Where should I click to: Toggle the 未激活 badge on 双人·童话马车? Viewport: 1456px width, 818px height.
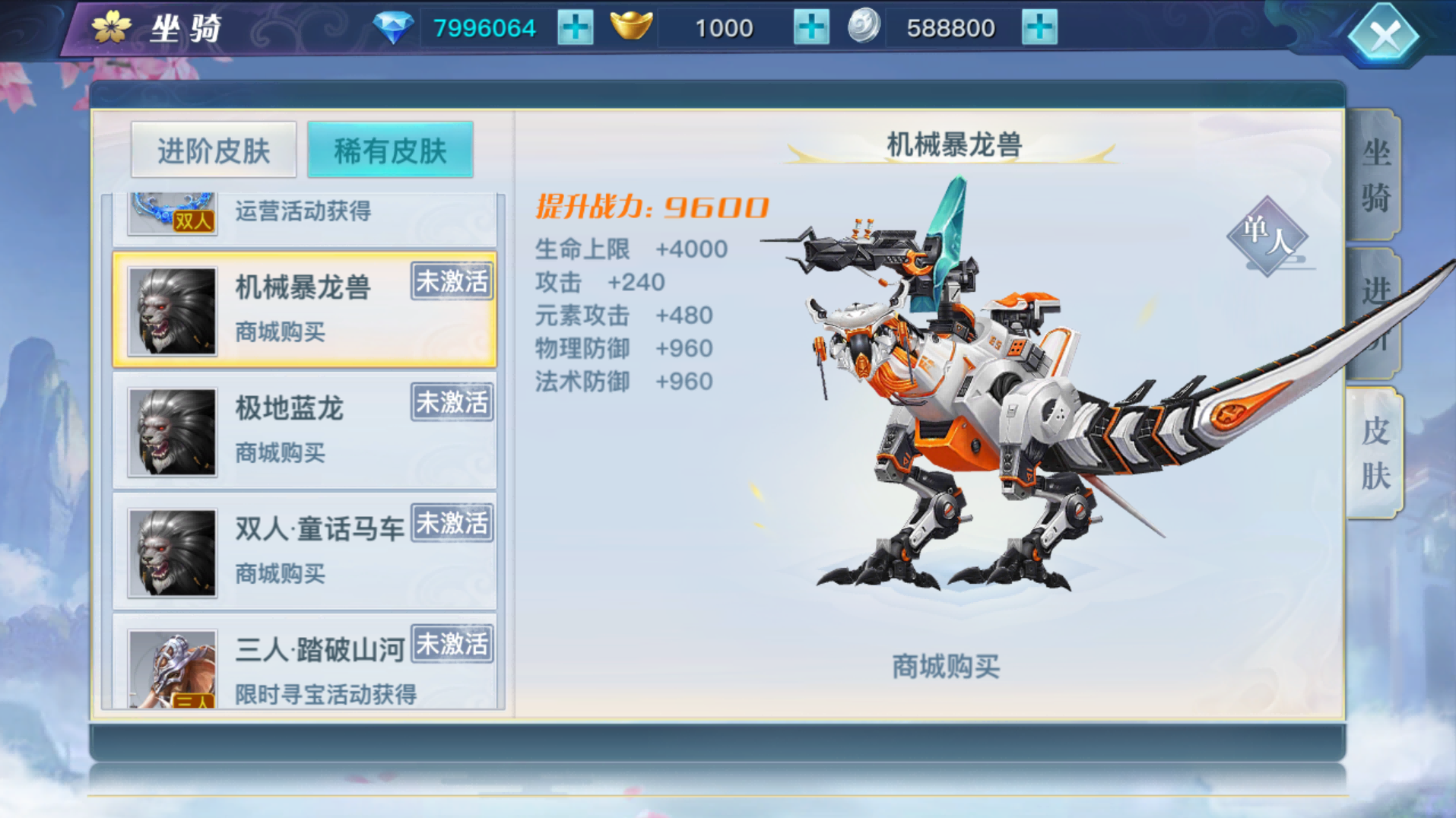450,523
